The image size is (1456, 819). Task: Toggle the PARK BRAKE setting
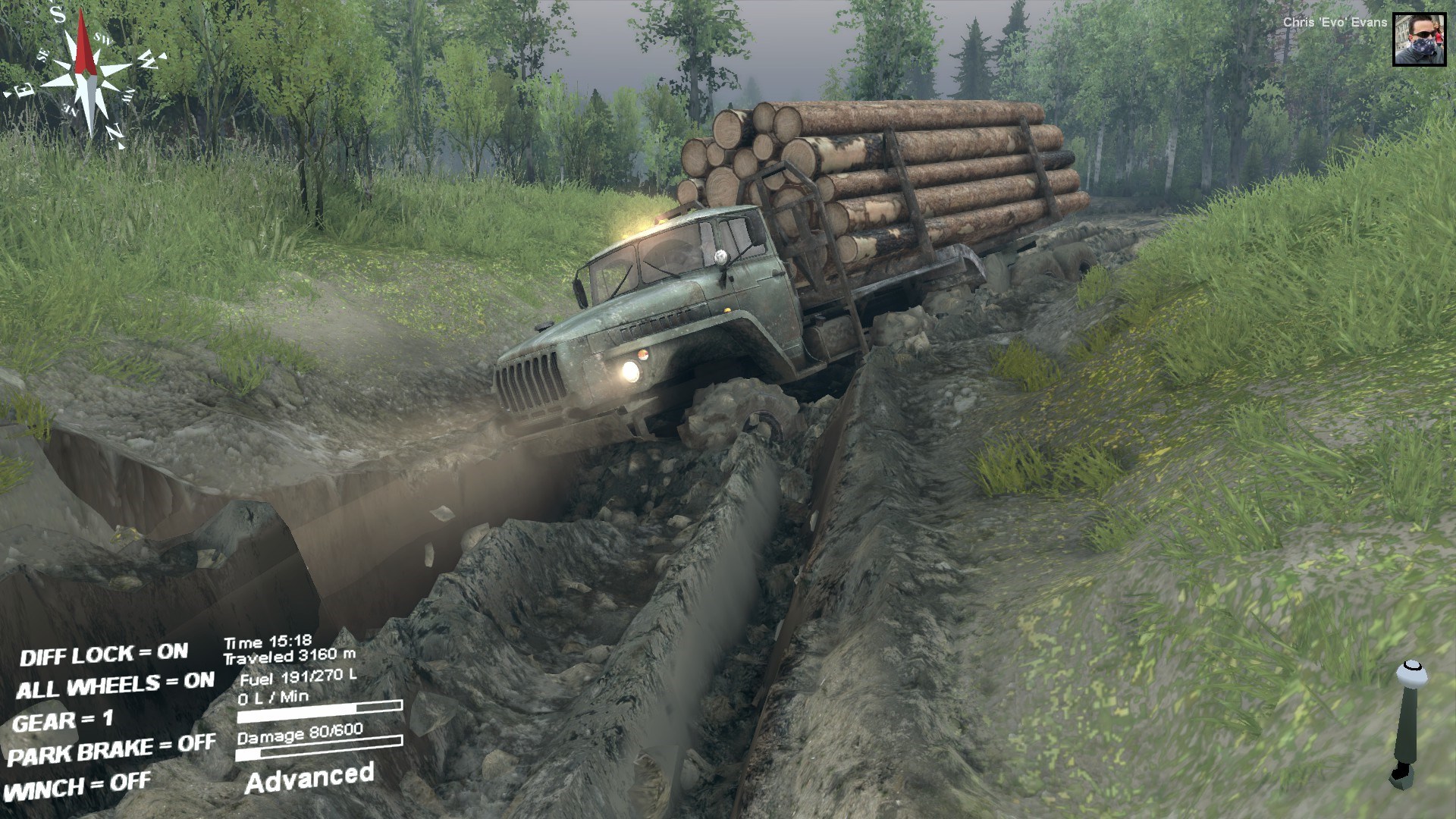111,751
